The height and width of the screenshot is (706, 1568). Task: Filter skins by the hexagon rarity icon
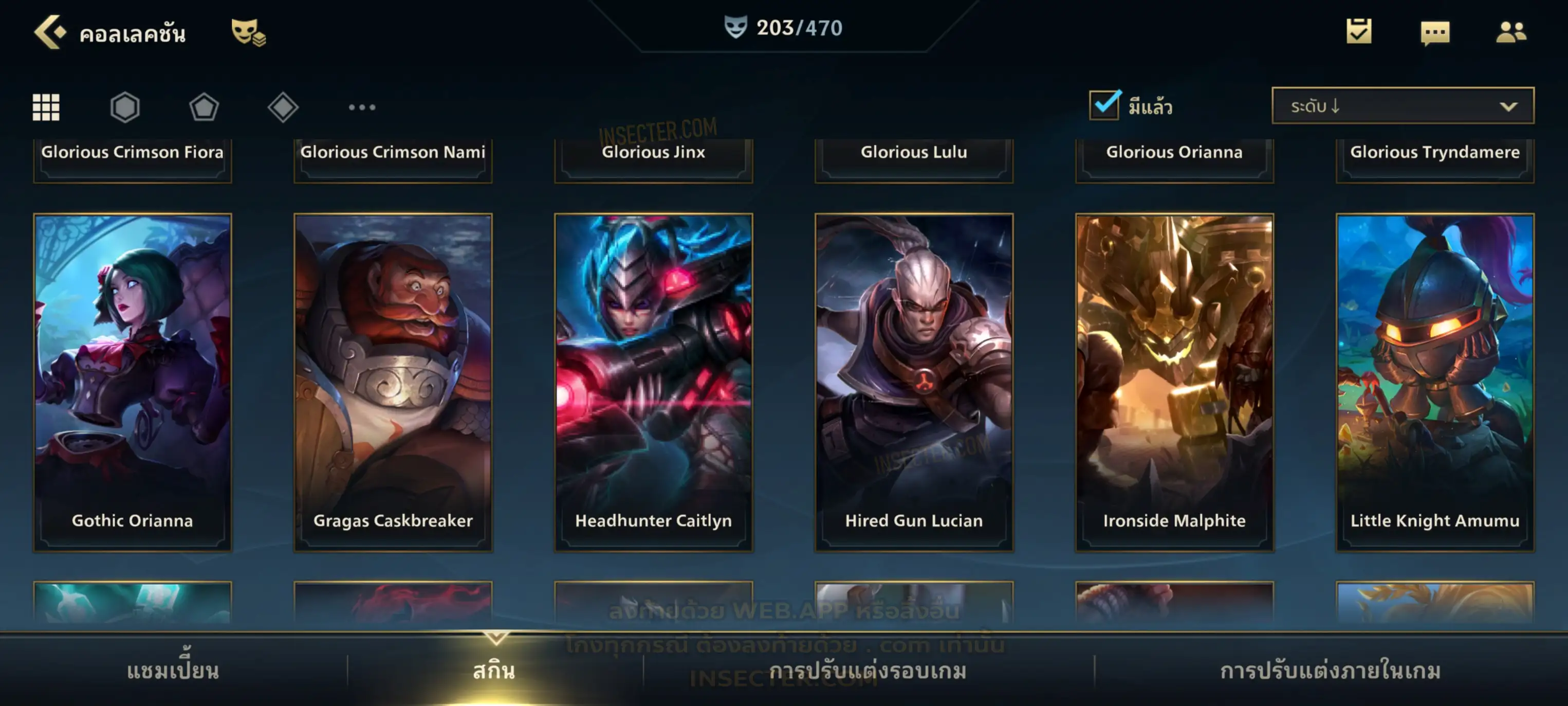125,107
